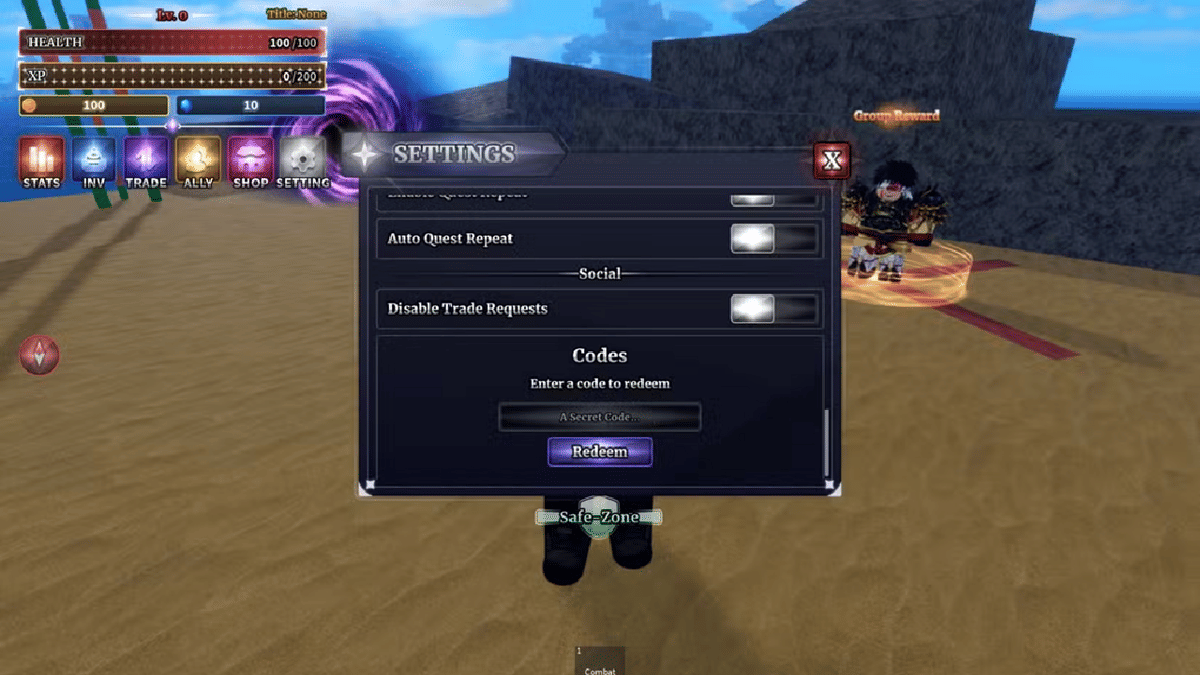Click the Setting gear icon

302,162
